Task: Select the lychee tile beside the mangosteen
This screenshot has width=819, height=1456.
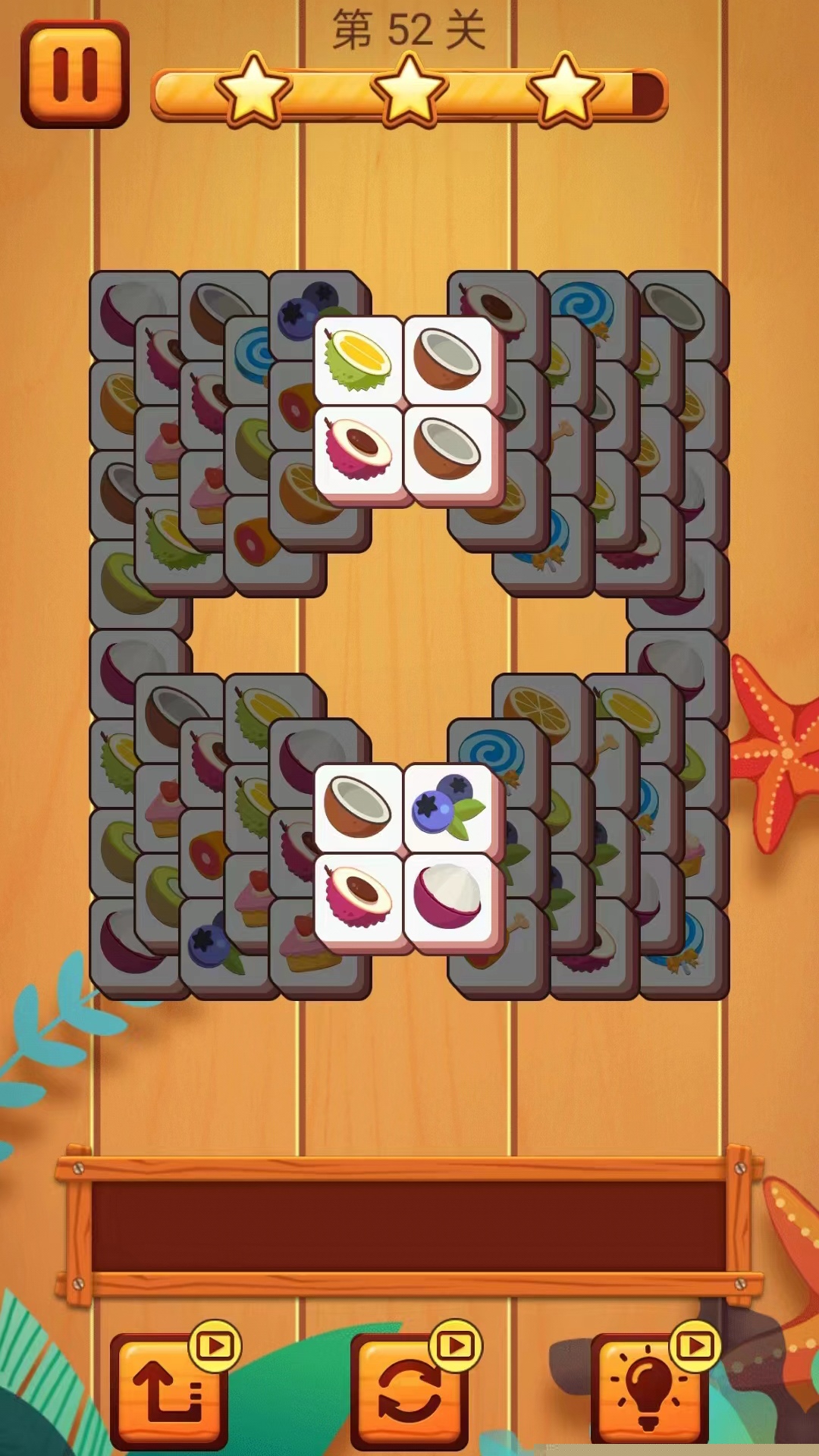Action: click(x=358, y=896)
